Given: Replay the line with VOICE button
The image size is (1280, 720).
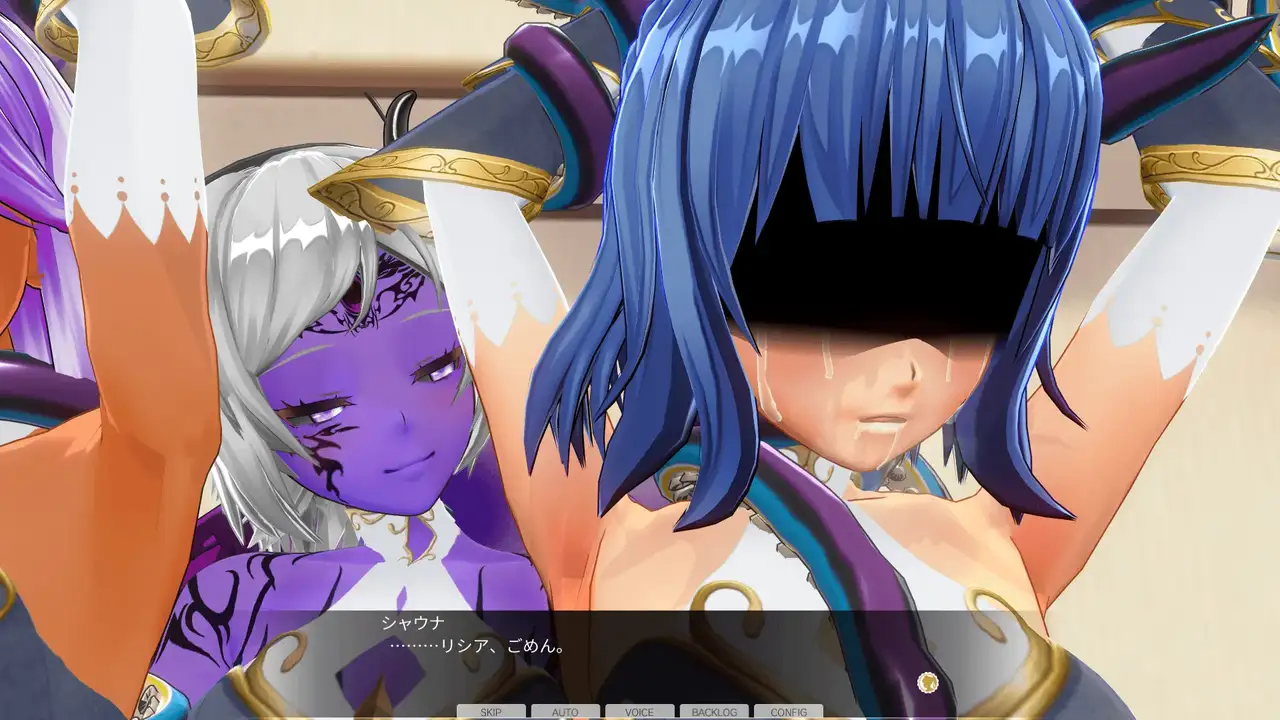Looking at the screenshot, I should tap(639, 712).
